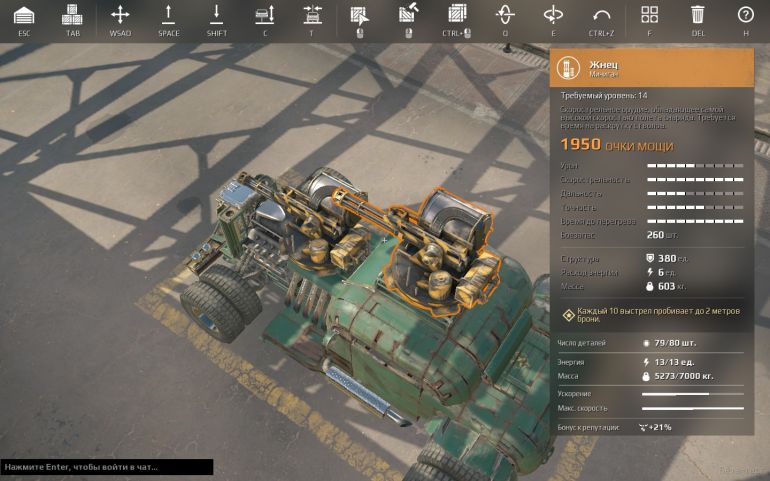
Task: Activate the part-select cursor tool
Action: click(x=358, y=16)
